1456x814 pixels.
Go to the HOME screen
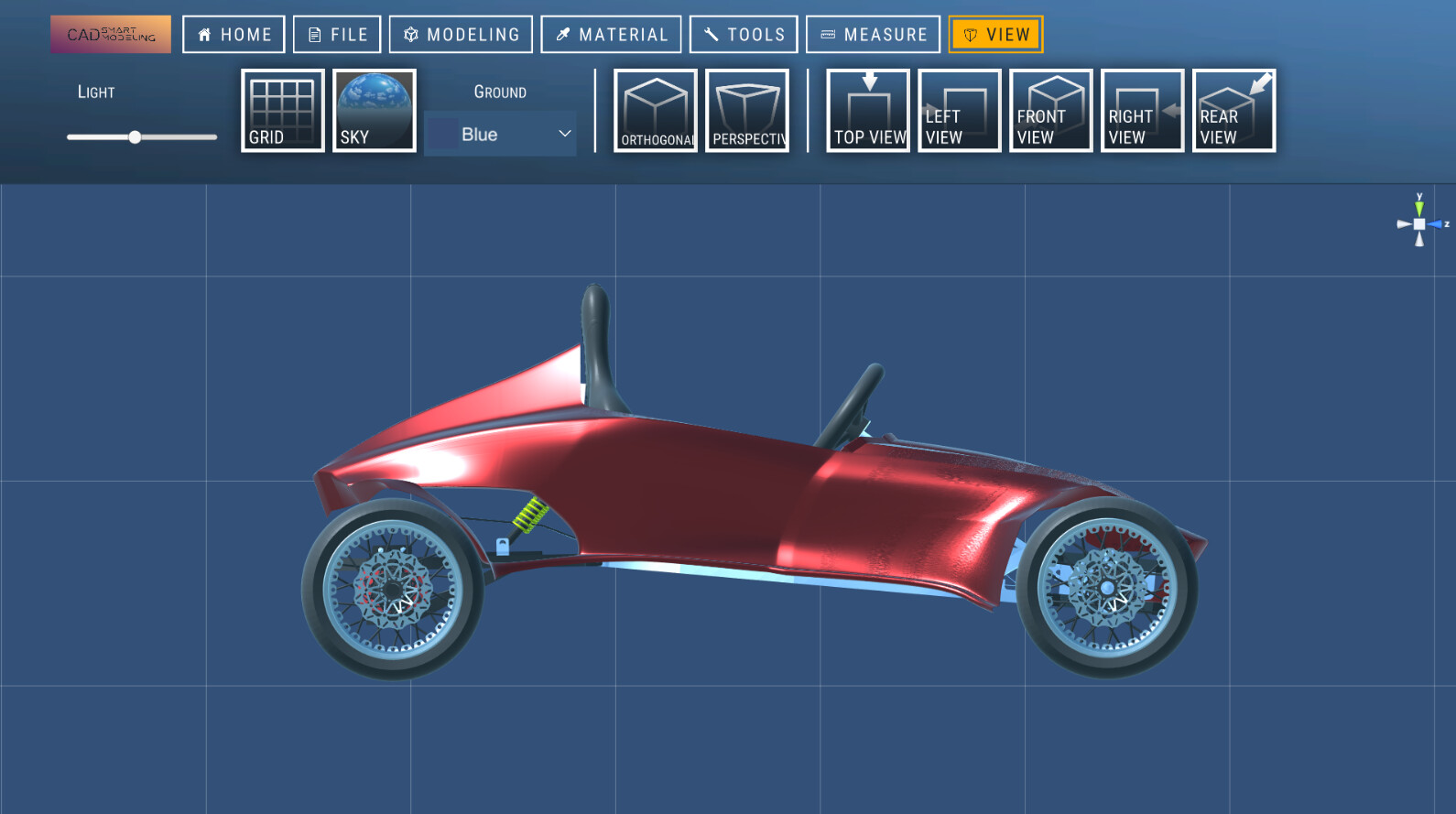click(234, 34)
